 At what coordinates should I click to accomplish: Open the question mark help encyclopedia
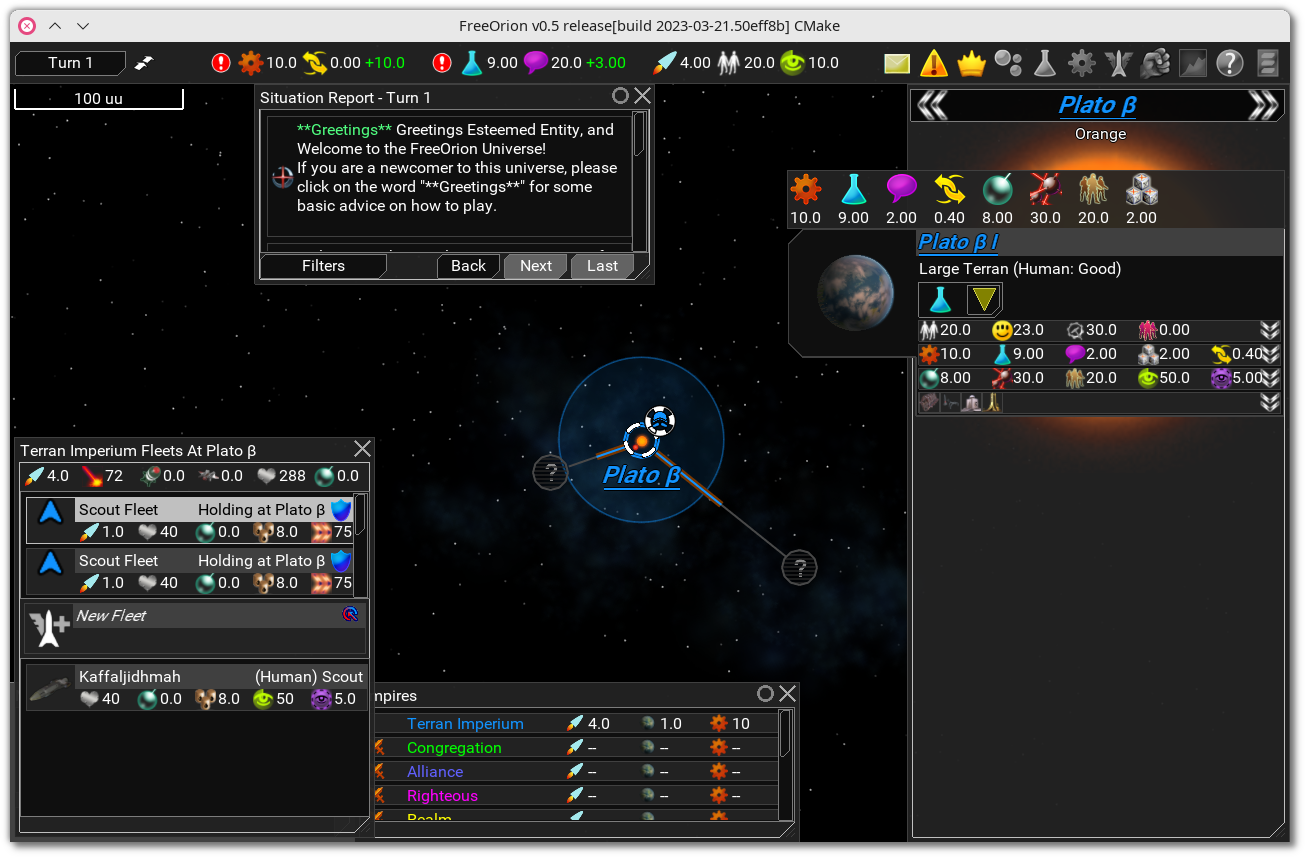[1229, 63]
